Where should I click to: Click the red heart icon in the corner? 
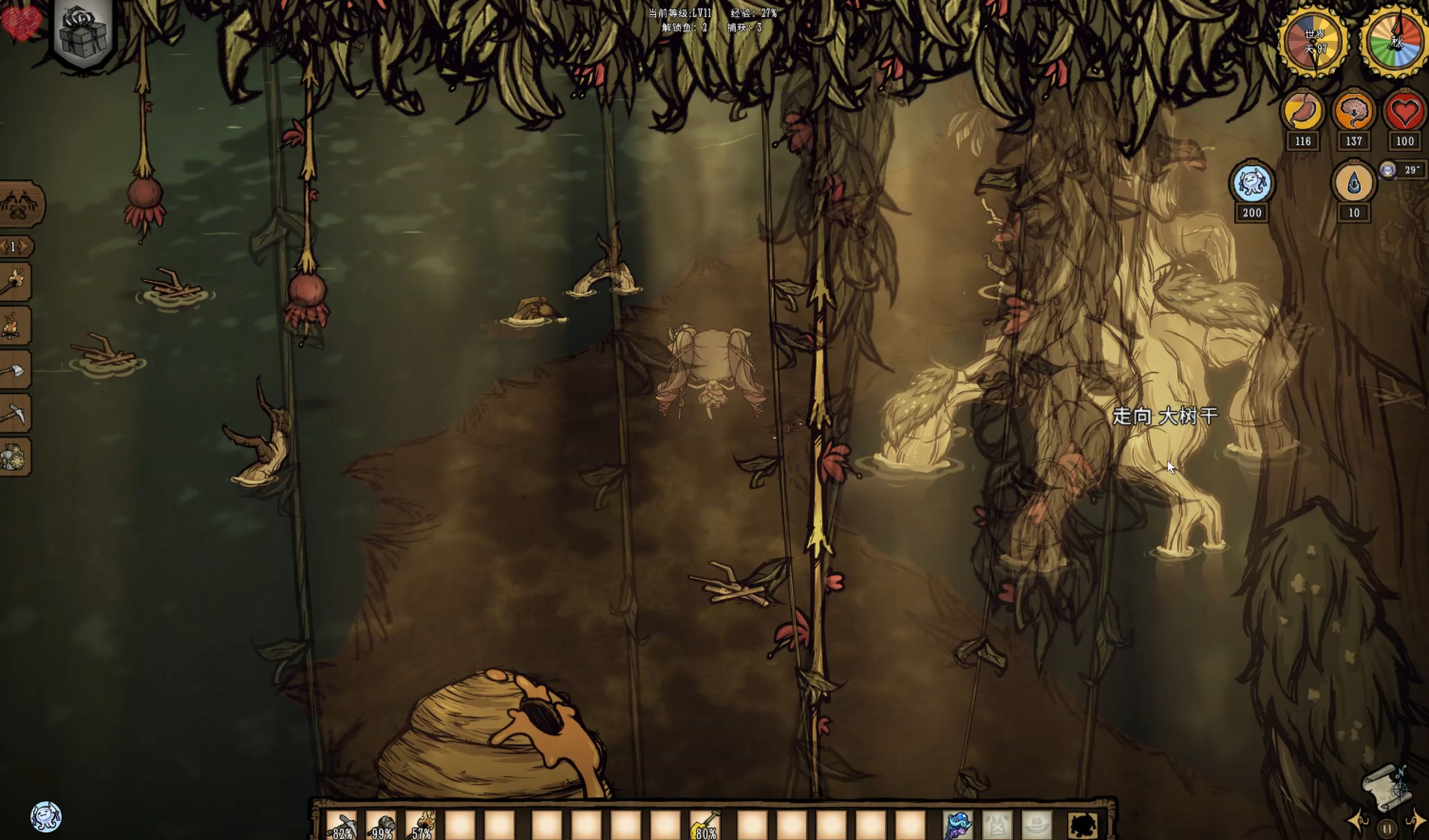pos(20,23)
